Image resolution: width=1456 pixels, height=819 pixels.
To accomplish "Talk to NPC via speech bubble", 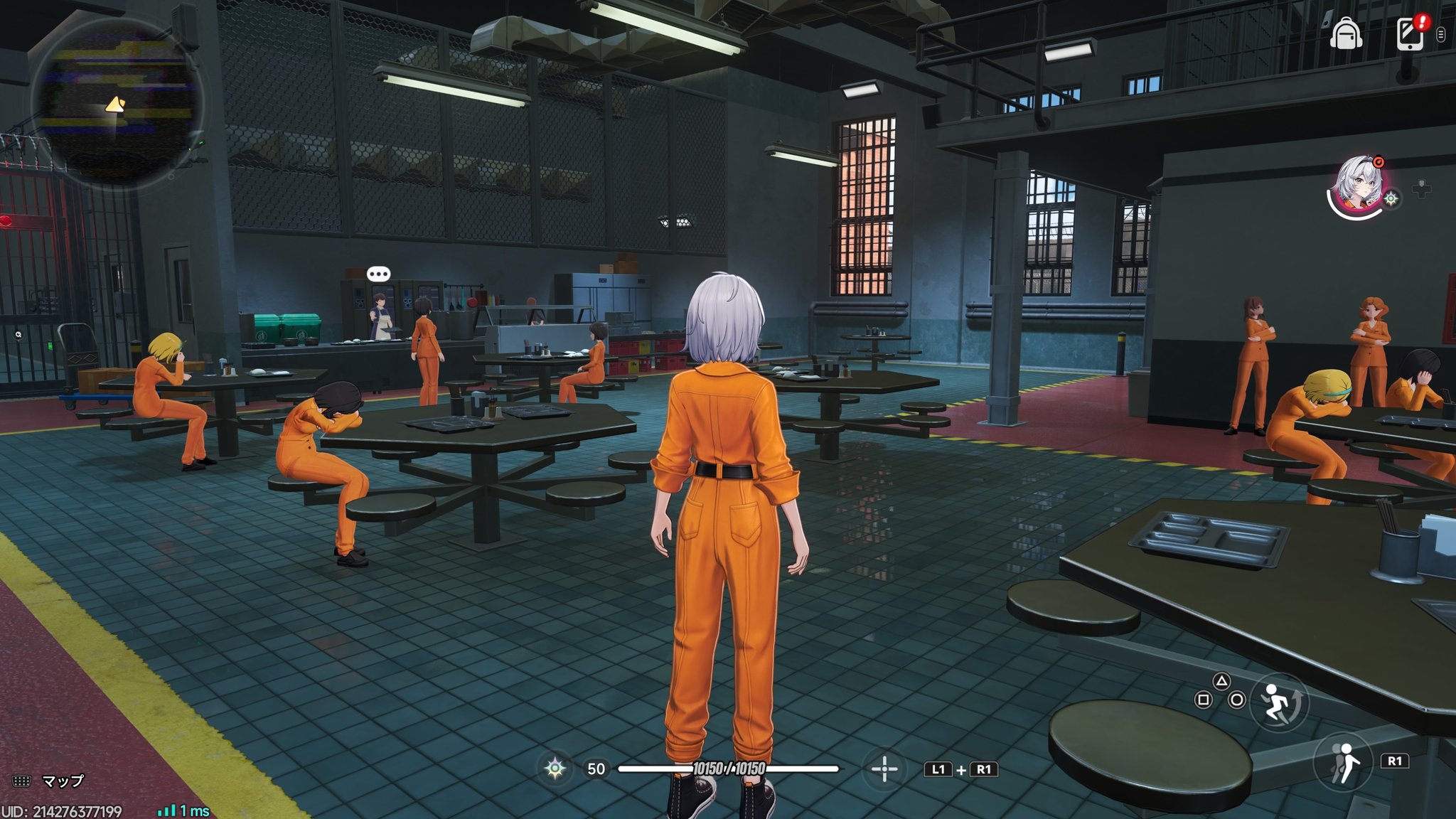I will [x=378, y=274].
